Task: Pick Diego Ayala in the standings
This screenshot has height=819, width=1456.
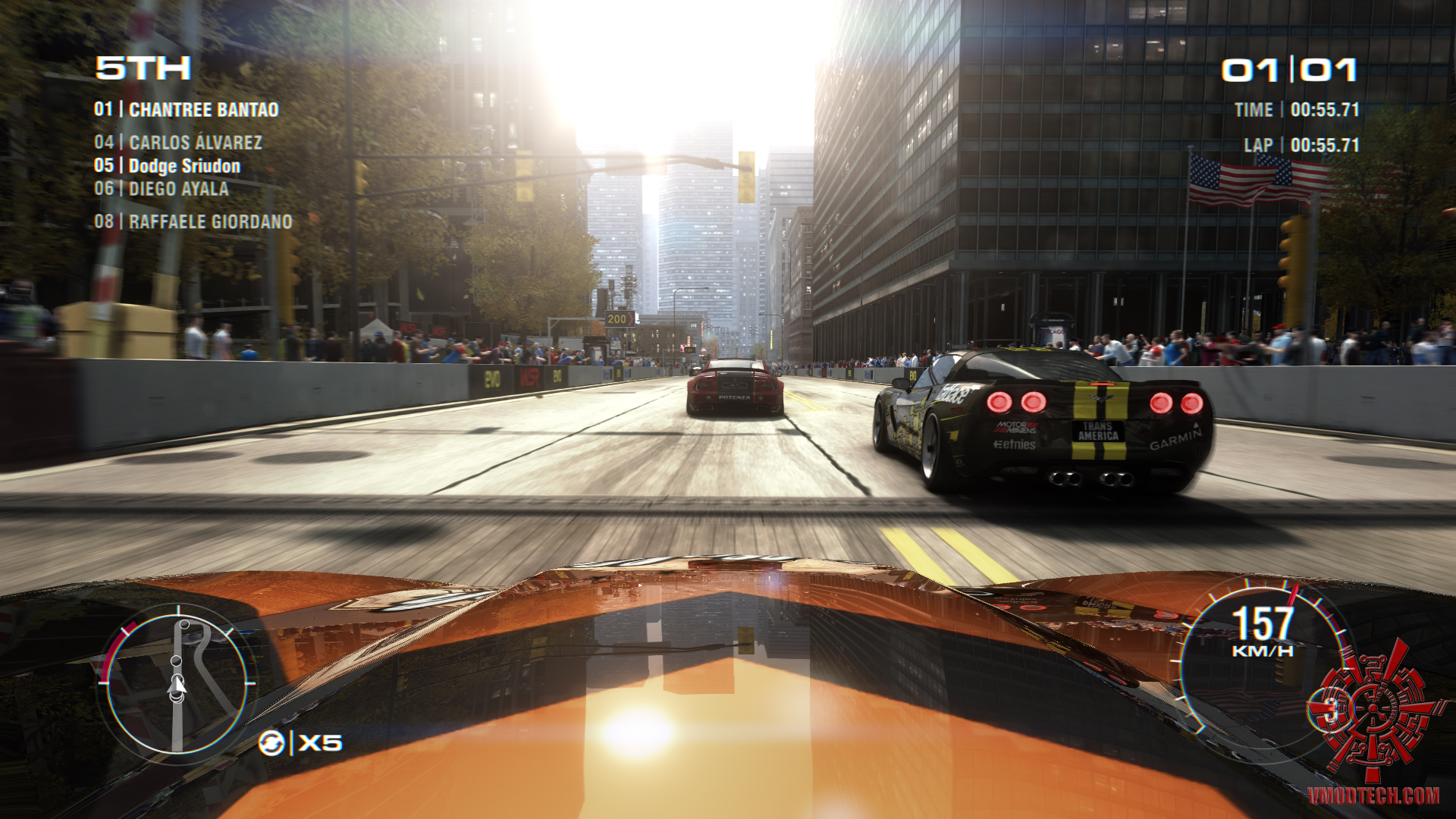Action: click(x=162, y=189)
